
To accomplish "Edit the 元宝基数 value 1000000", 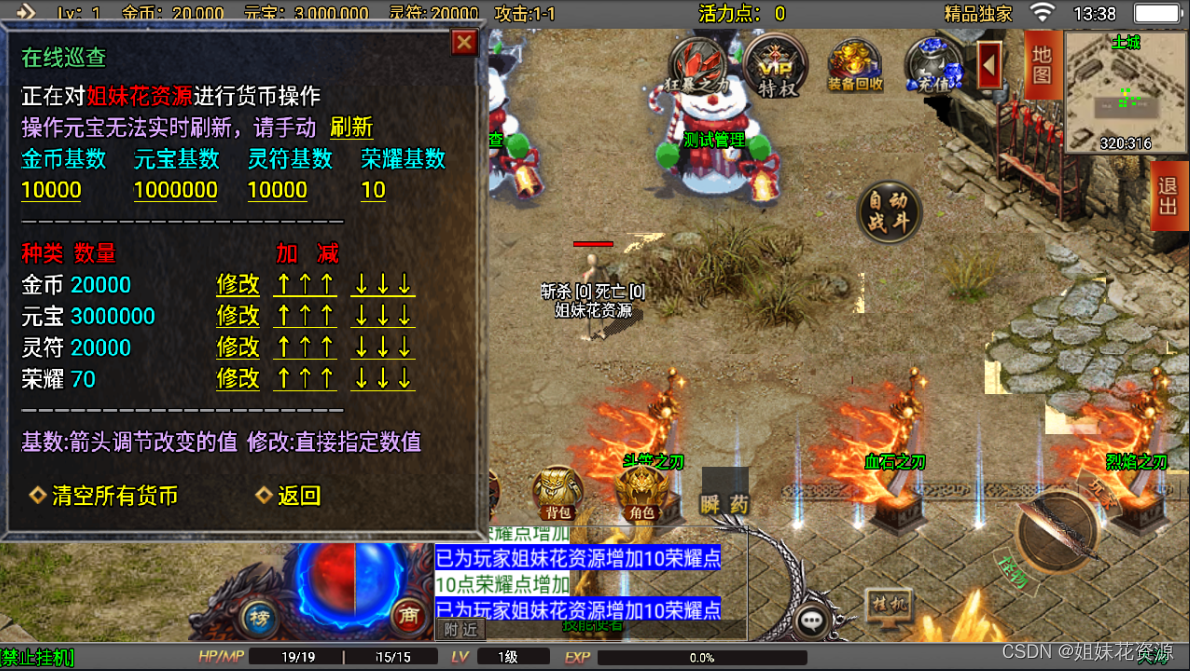I will coord(175,190).
